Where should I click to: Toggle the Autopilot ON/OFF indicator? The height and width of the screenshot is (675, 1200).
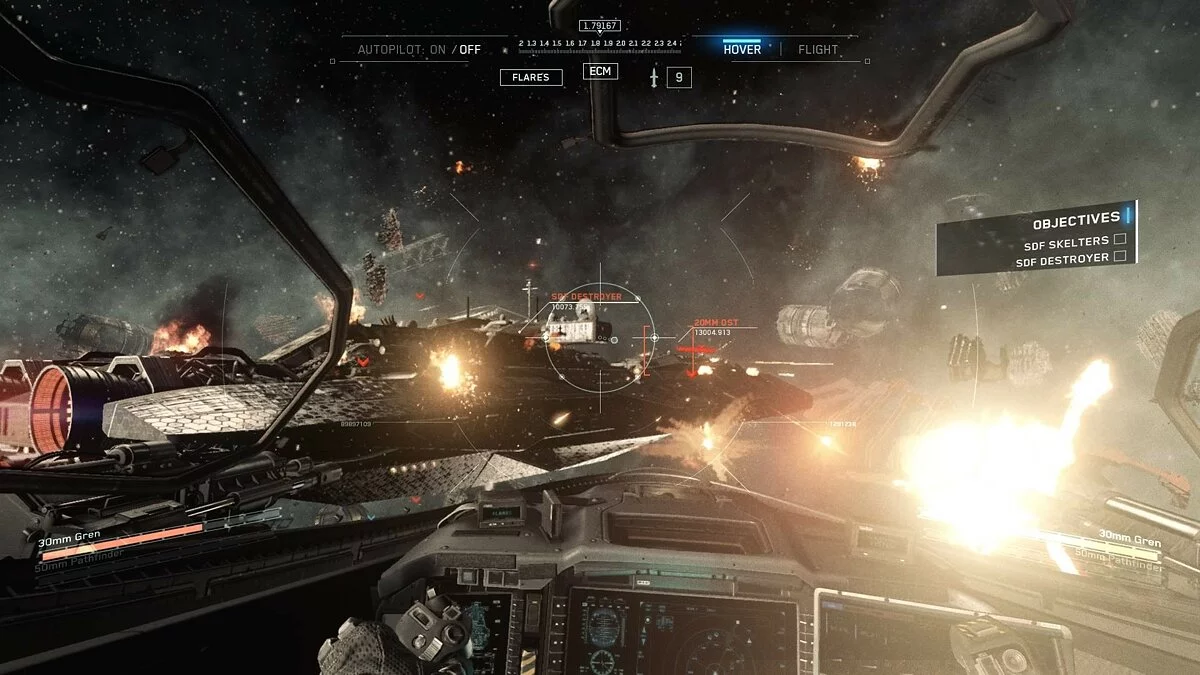pyautogui.click(x=419, y=49)
